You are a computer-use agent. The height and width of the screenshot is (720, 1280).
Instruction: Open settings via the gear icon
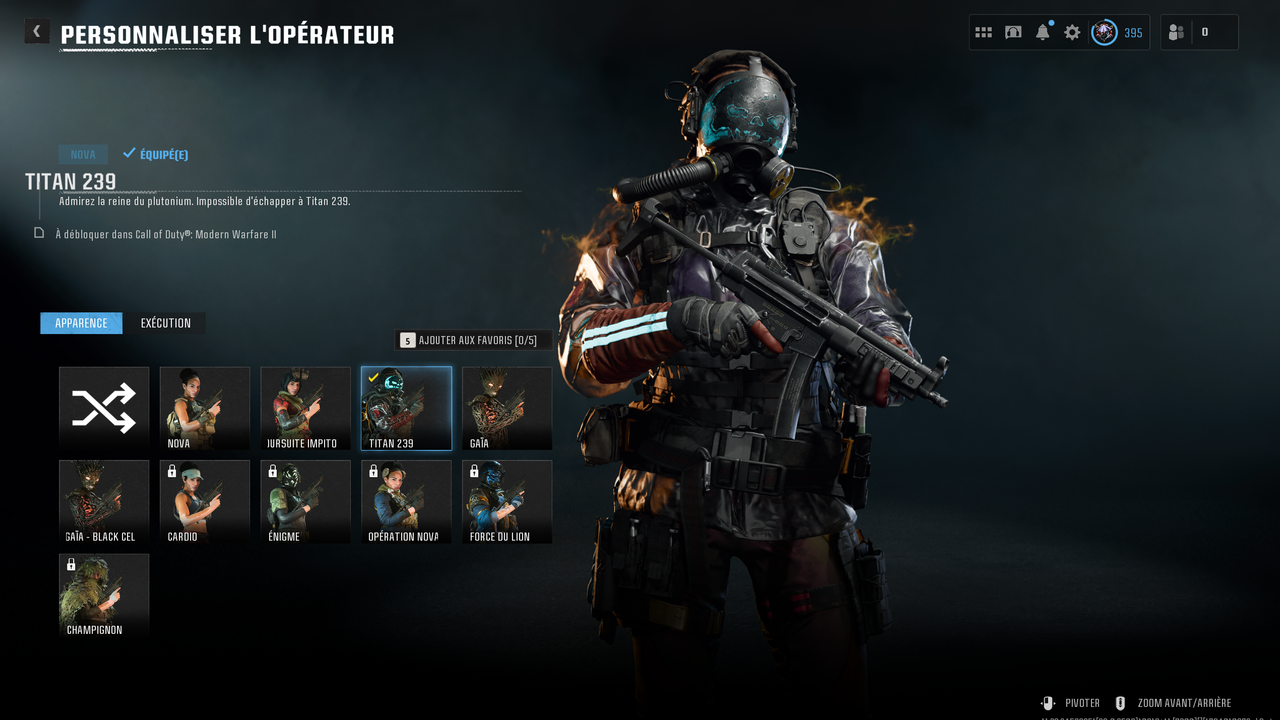tap(1072, 32)
